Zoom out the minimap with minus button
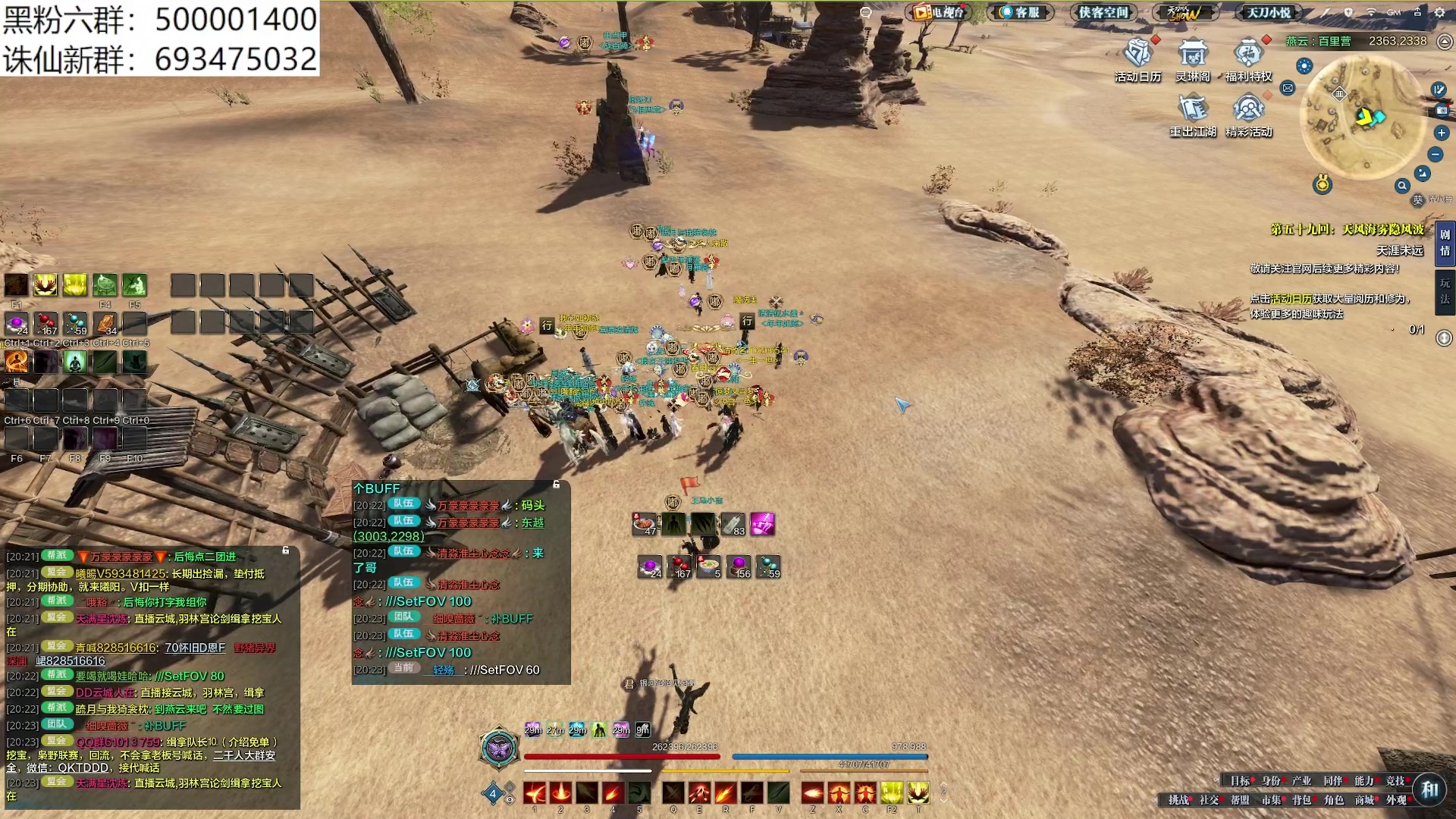The image size is (1456, 819). tap(1436, 155)
